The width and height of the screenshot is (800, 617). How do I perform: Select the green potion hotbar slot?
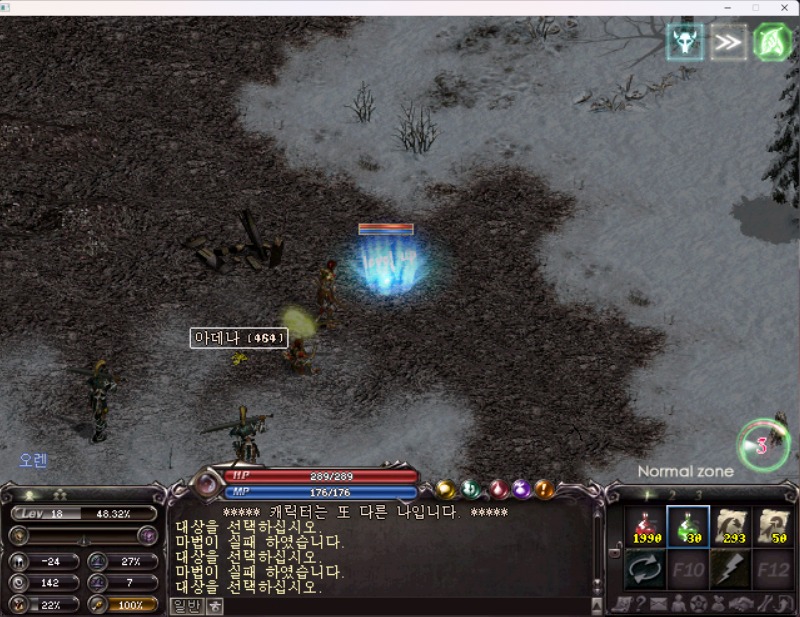point(688,526)
